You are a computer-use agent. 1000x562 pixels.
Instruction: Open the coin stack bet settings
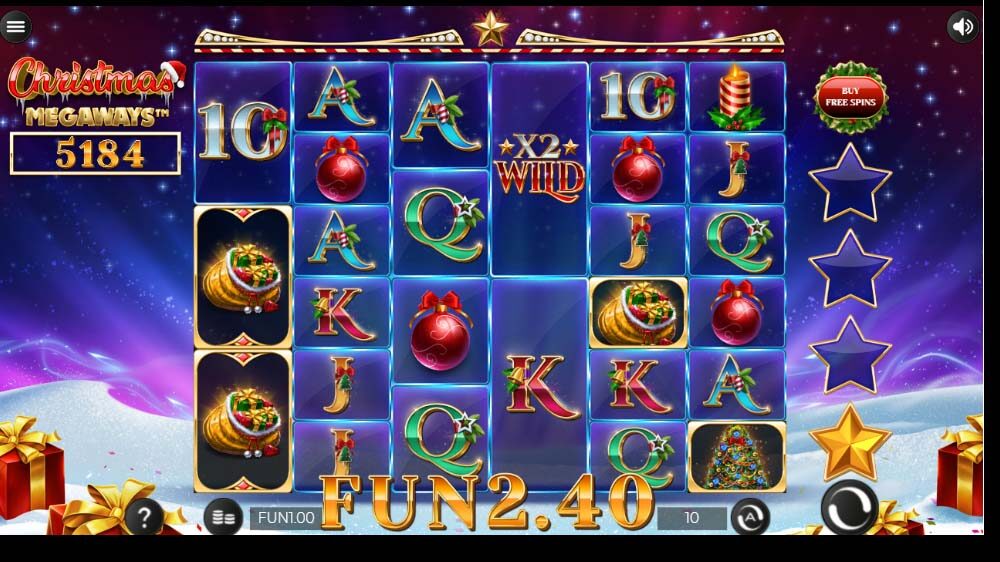[224, 517]
